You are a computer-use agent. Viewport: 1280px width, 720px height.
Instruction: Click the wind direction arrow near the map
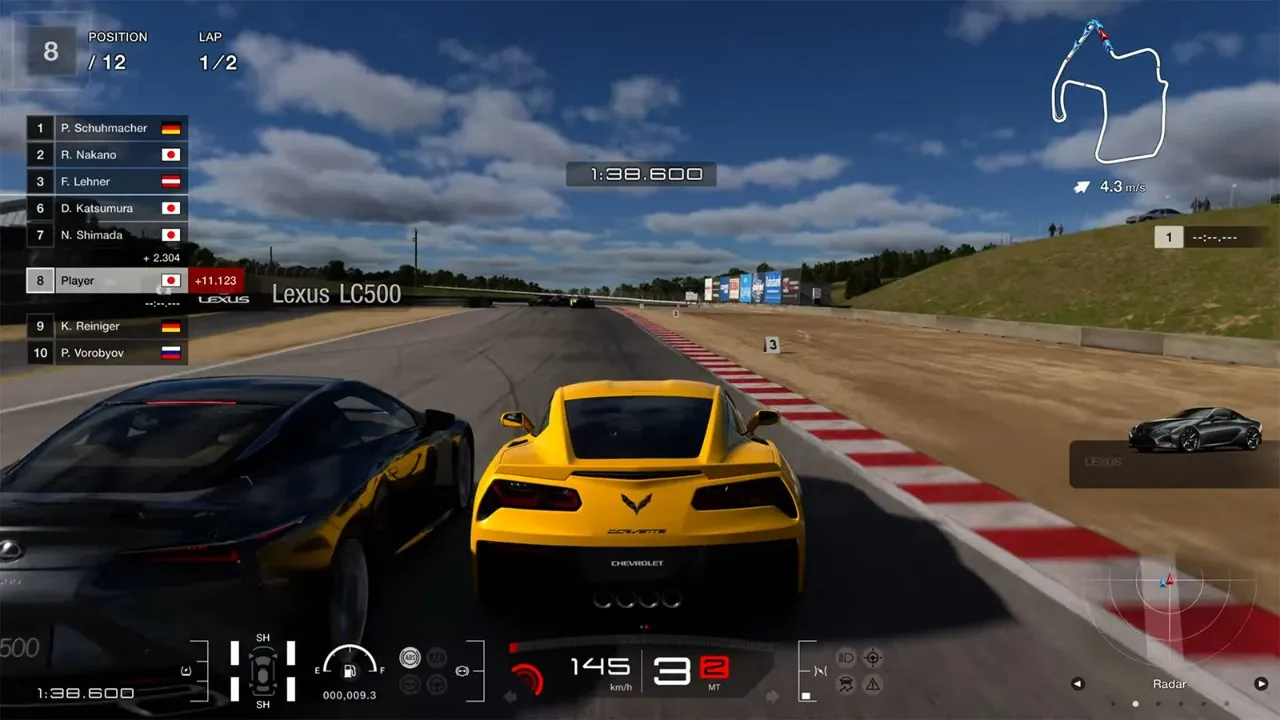pos(1080,186)
